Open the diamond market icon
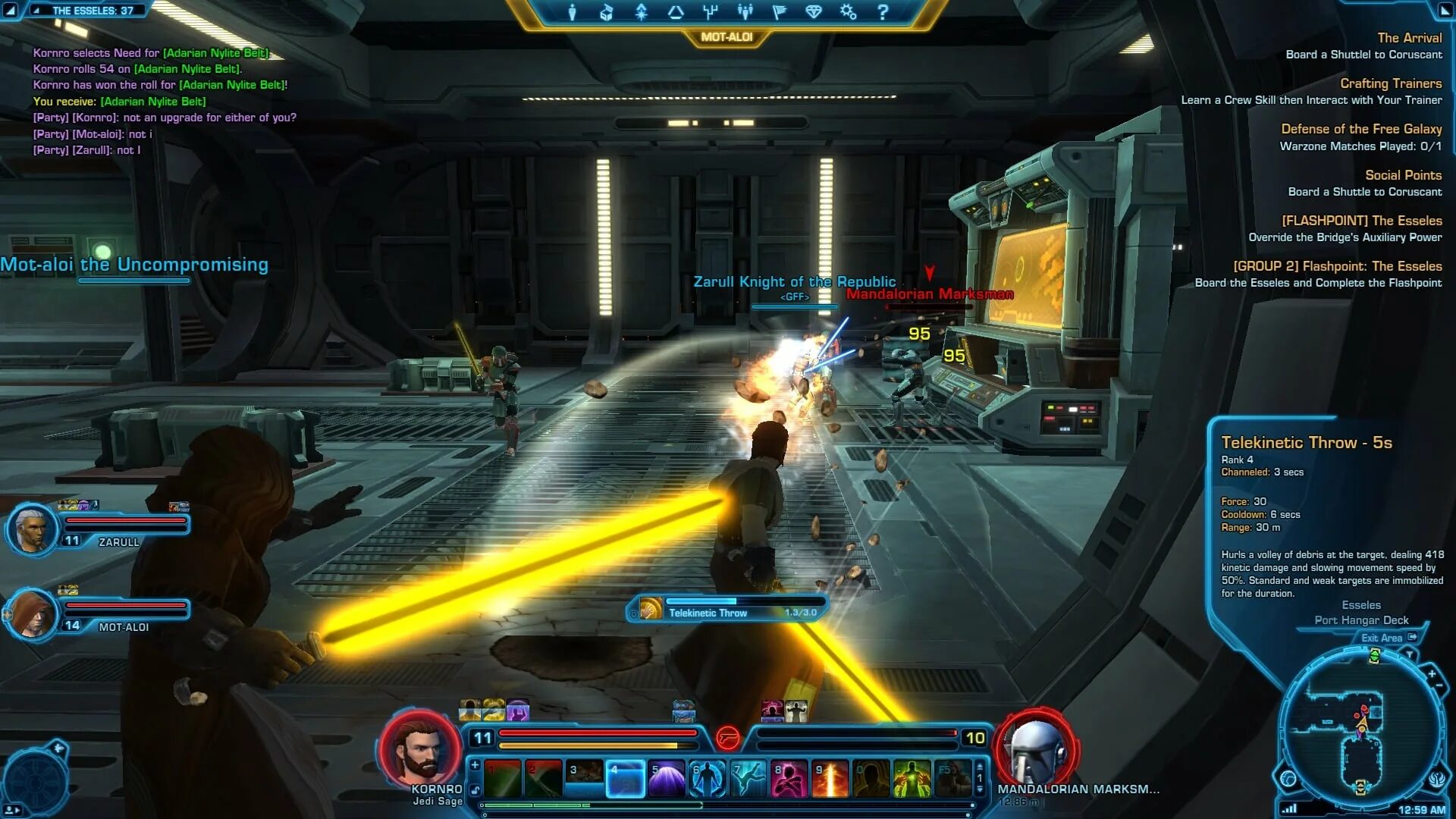This screenshot has height=819, width=1456. click(x=814, y=12)
